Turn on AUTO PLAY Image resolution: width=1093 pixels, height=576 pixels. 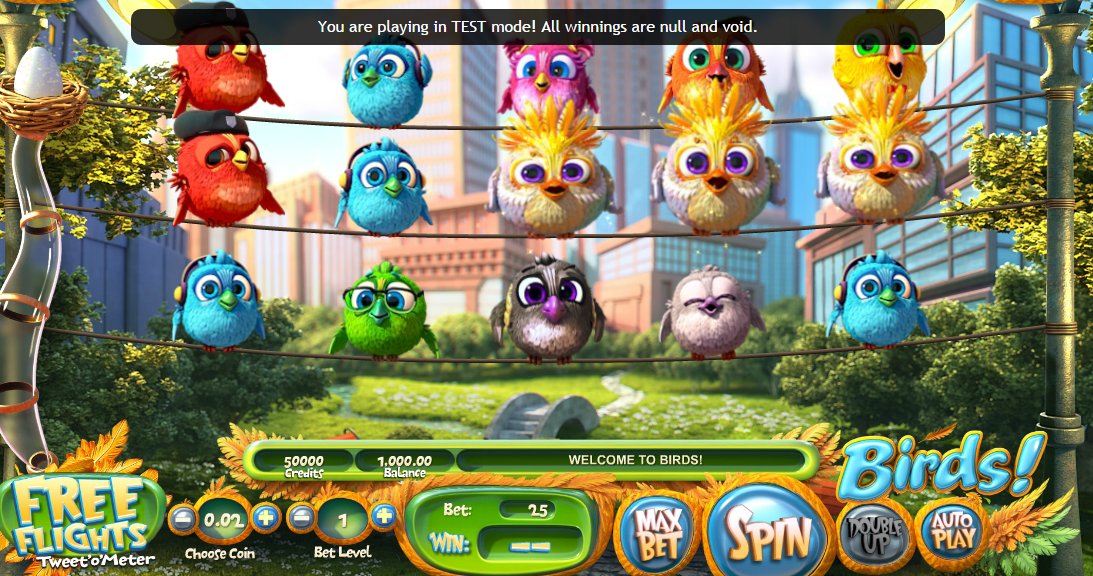click(x=951, y=531)
